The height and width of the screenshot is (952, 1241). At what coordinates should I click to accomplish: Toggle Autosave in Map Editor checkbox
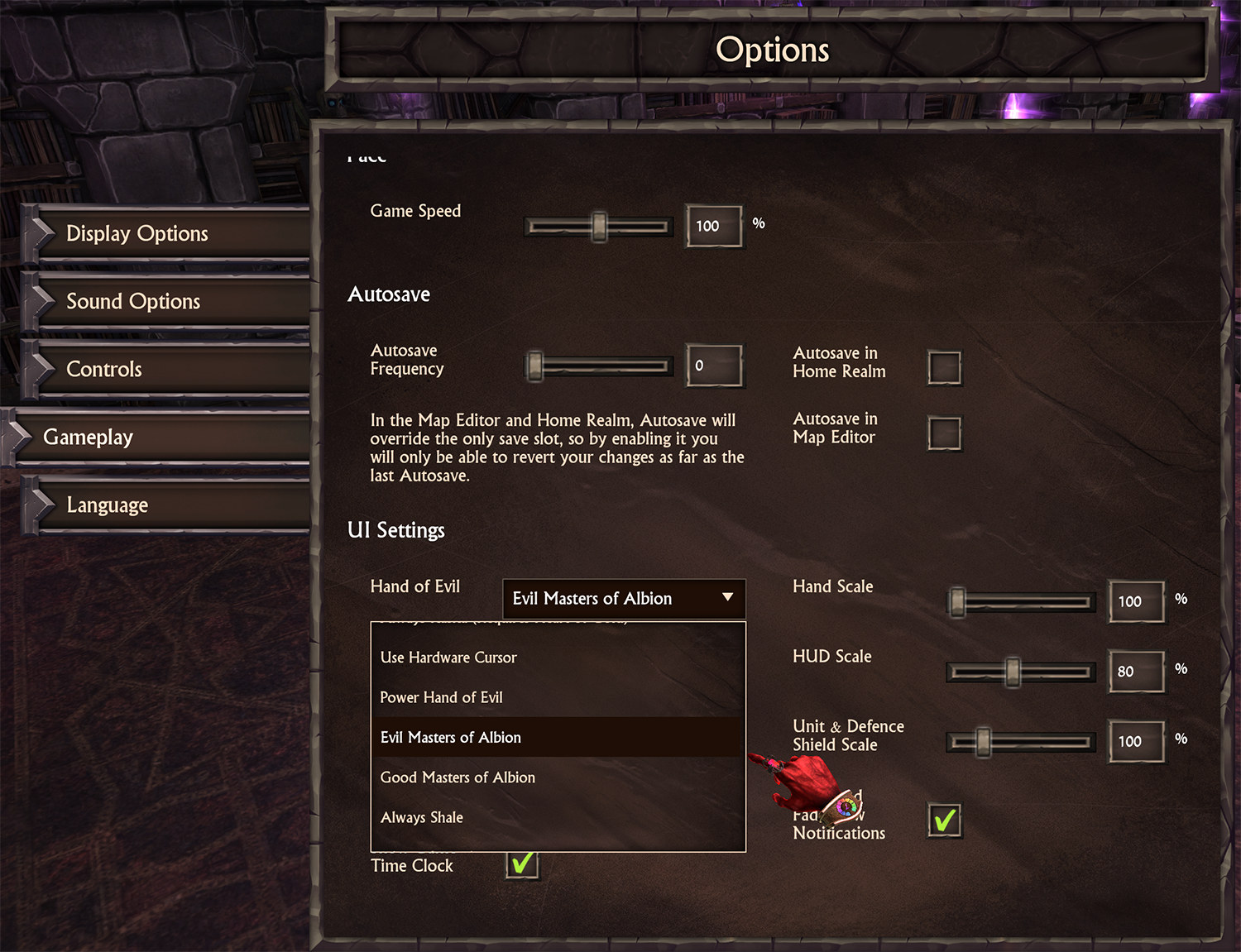coord(944,433)
